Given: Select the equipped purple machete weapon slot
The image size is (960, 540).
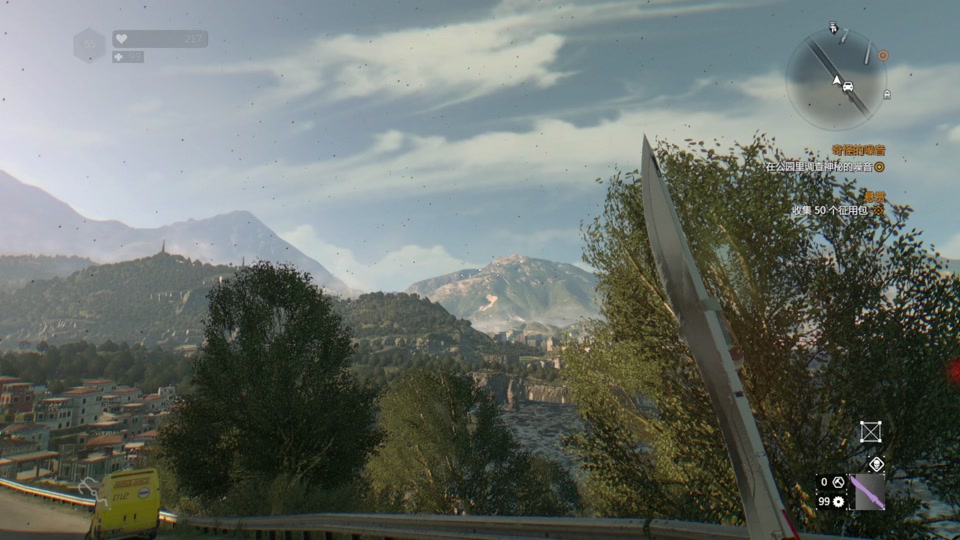Looking at the screenshot, I should 867,491.
